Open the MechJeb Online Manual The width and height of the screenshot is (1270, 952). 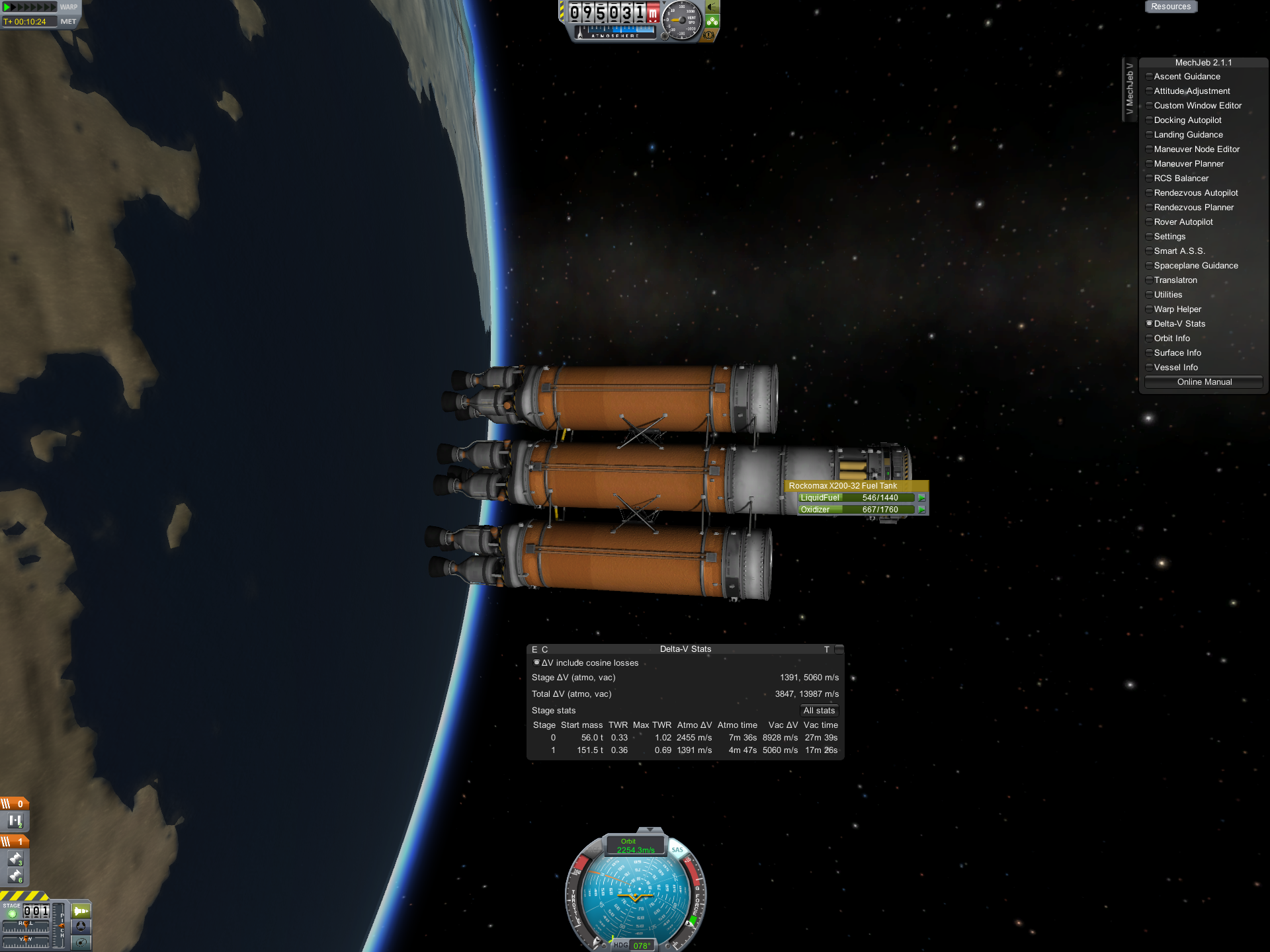tap(1204, 382)
